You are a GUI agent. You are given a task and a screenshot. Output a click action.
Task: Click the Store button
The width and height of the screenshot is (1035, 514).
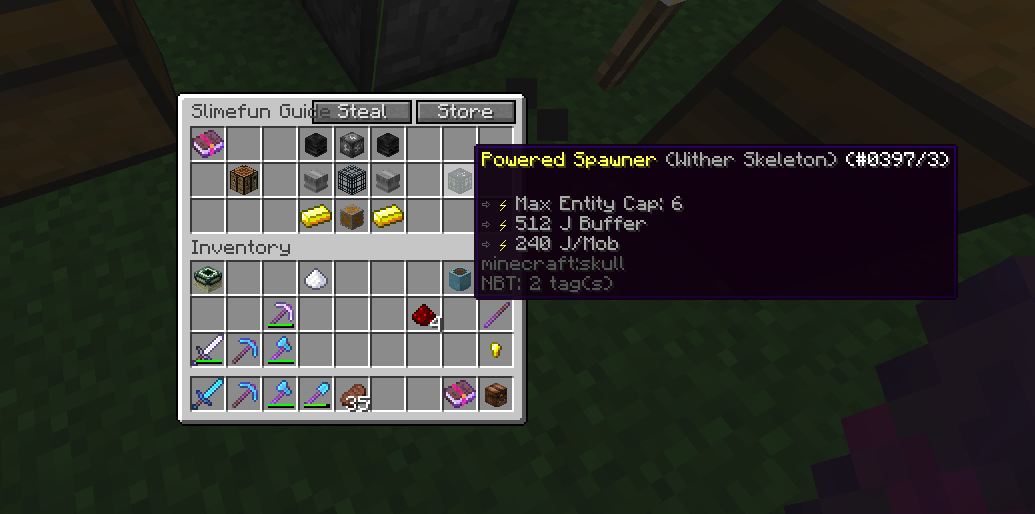pos(465,112)
